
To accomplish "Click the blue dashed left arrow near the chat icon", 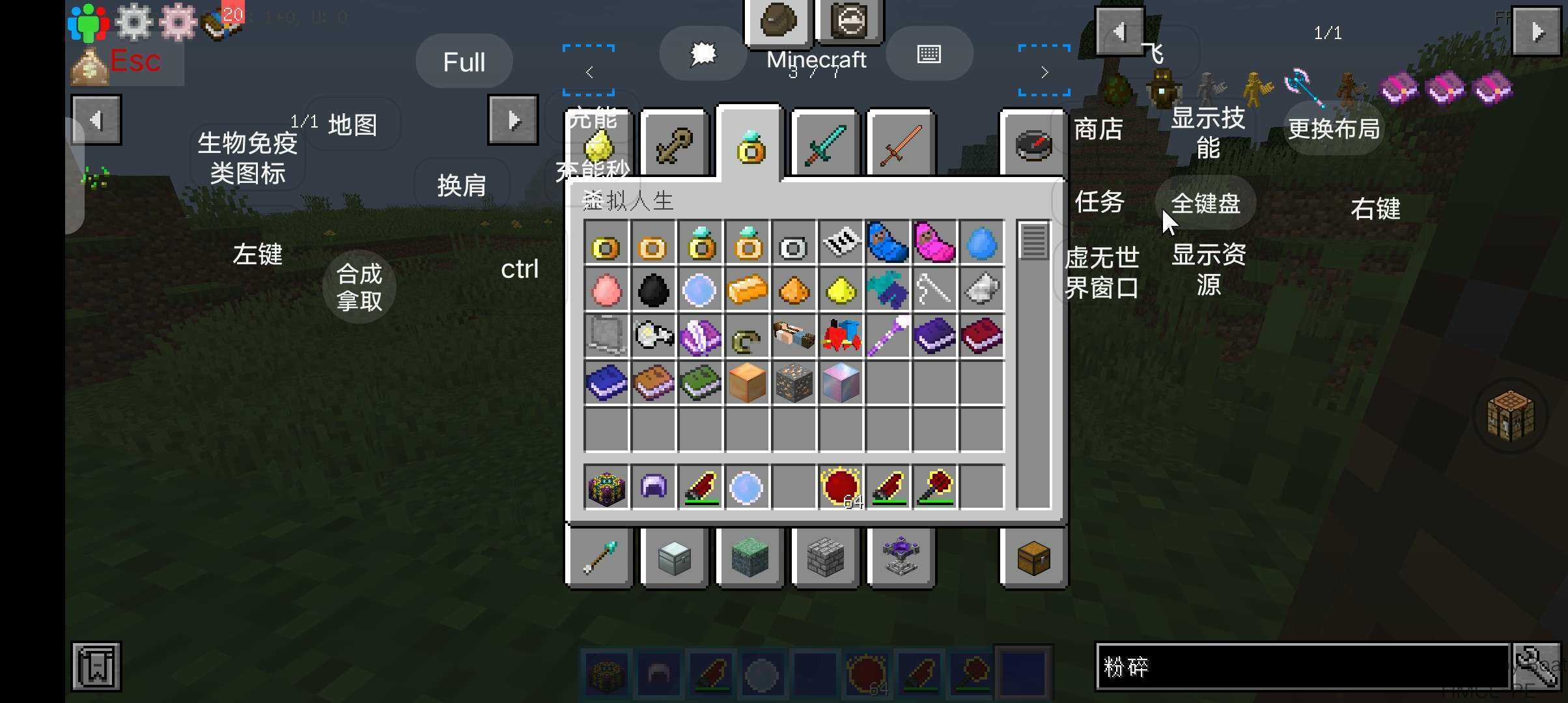I will pos(589,72).
